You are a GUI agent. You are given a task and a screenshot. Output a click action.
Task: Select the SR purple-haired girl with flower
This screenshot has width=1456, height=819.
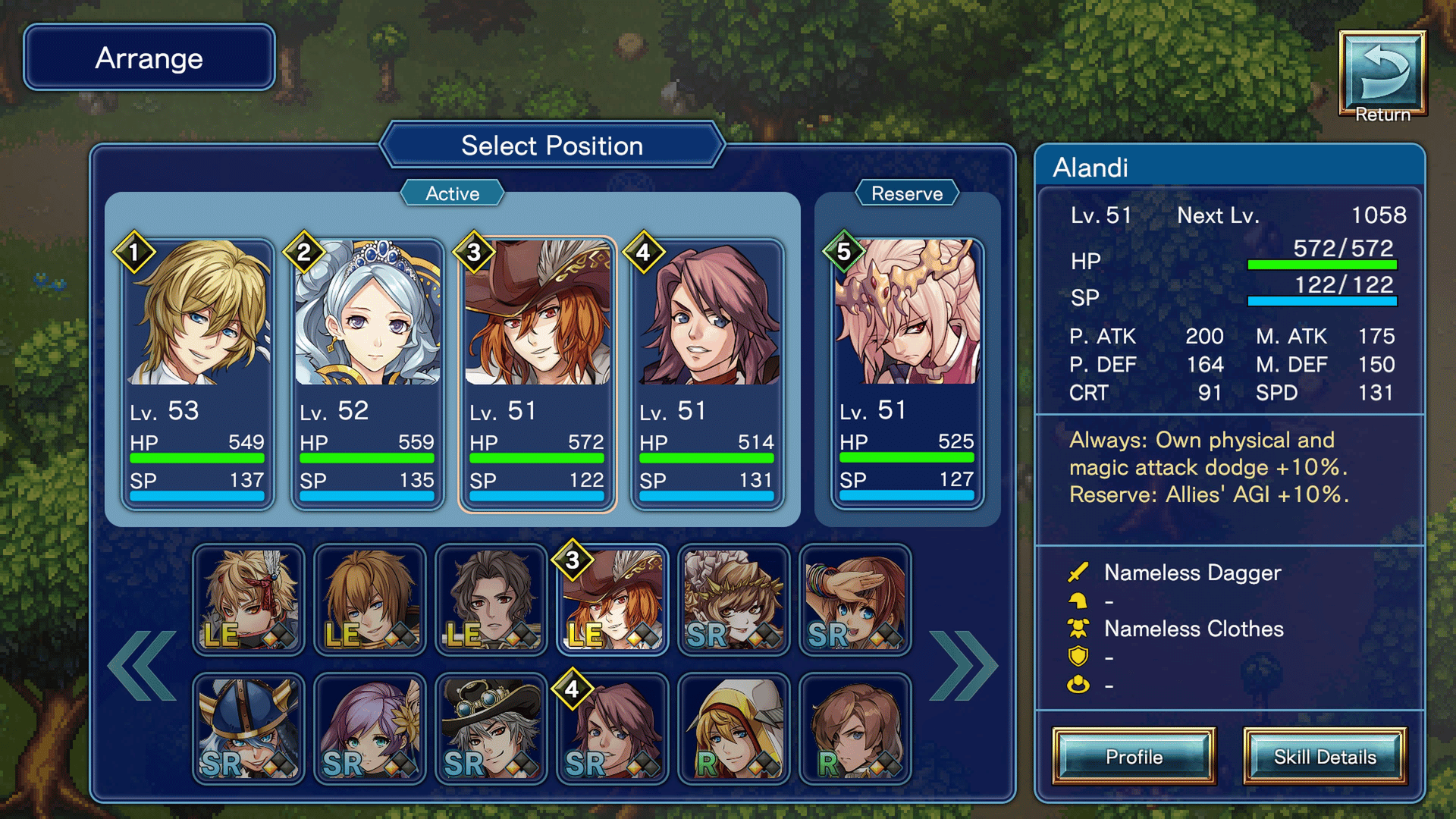pyautogui.click(x=370, y=729)
